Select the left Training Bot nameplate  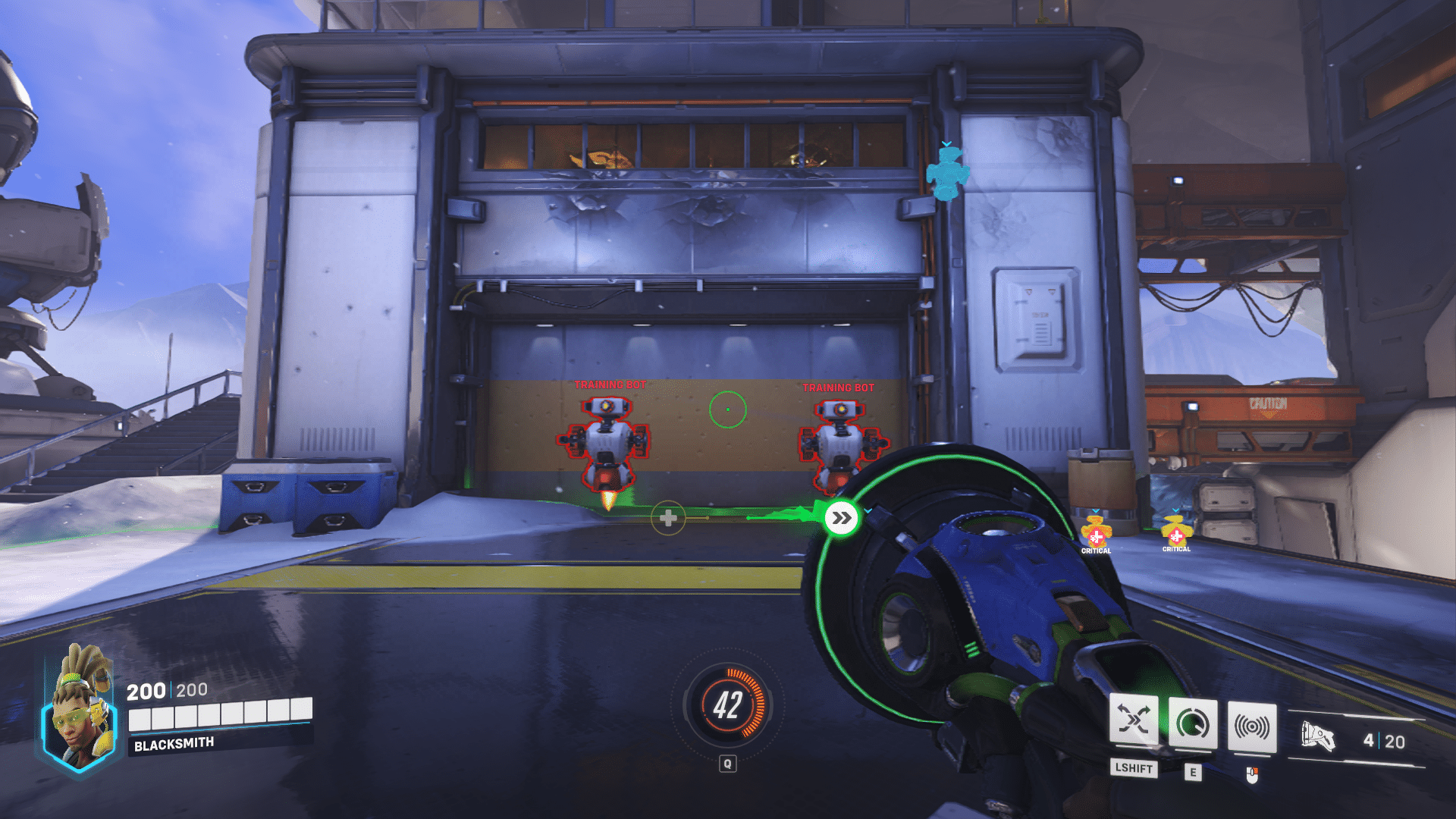pyautogui.click(x=609, y=384)
